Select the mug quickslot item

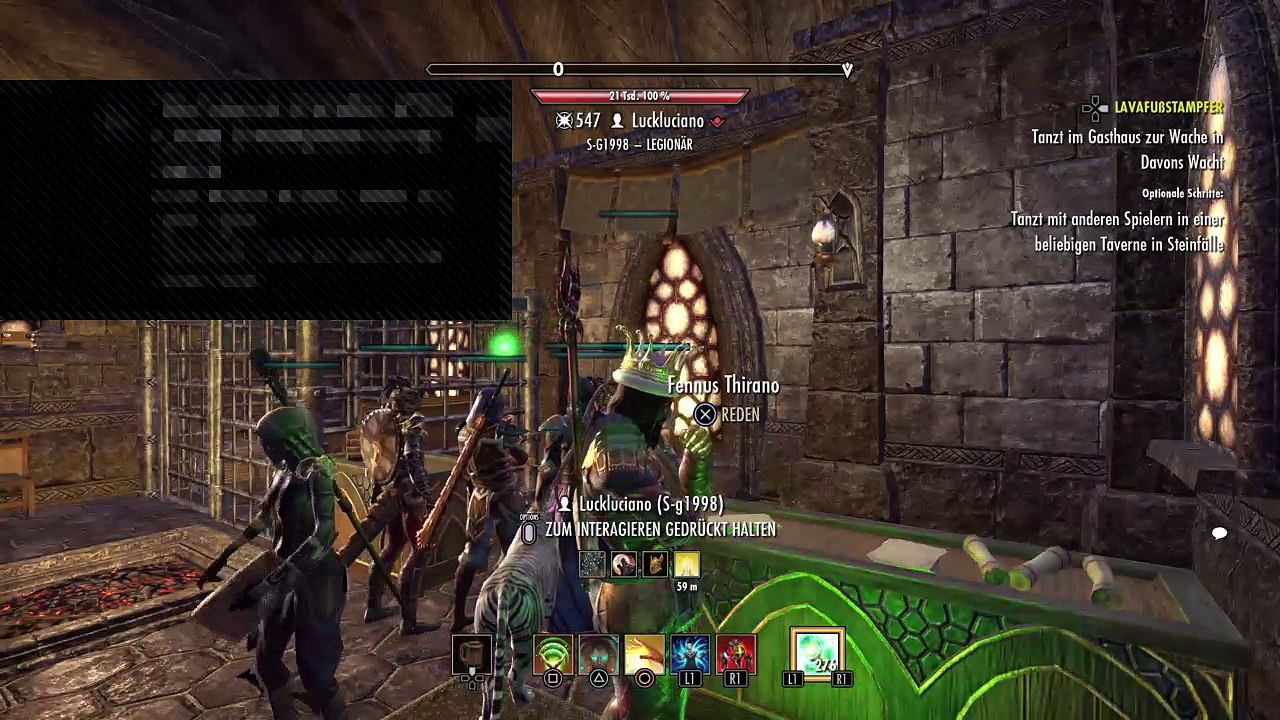[471, 654]
